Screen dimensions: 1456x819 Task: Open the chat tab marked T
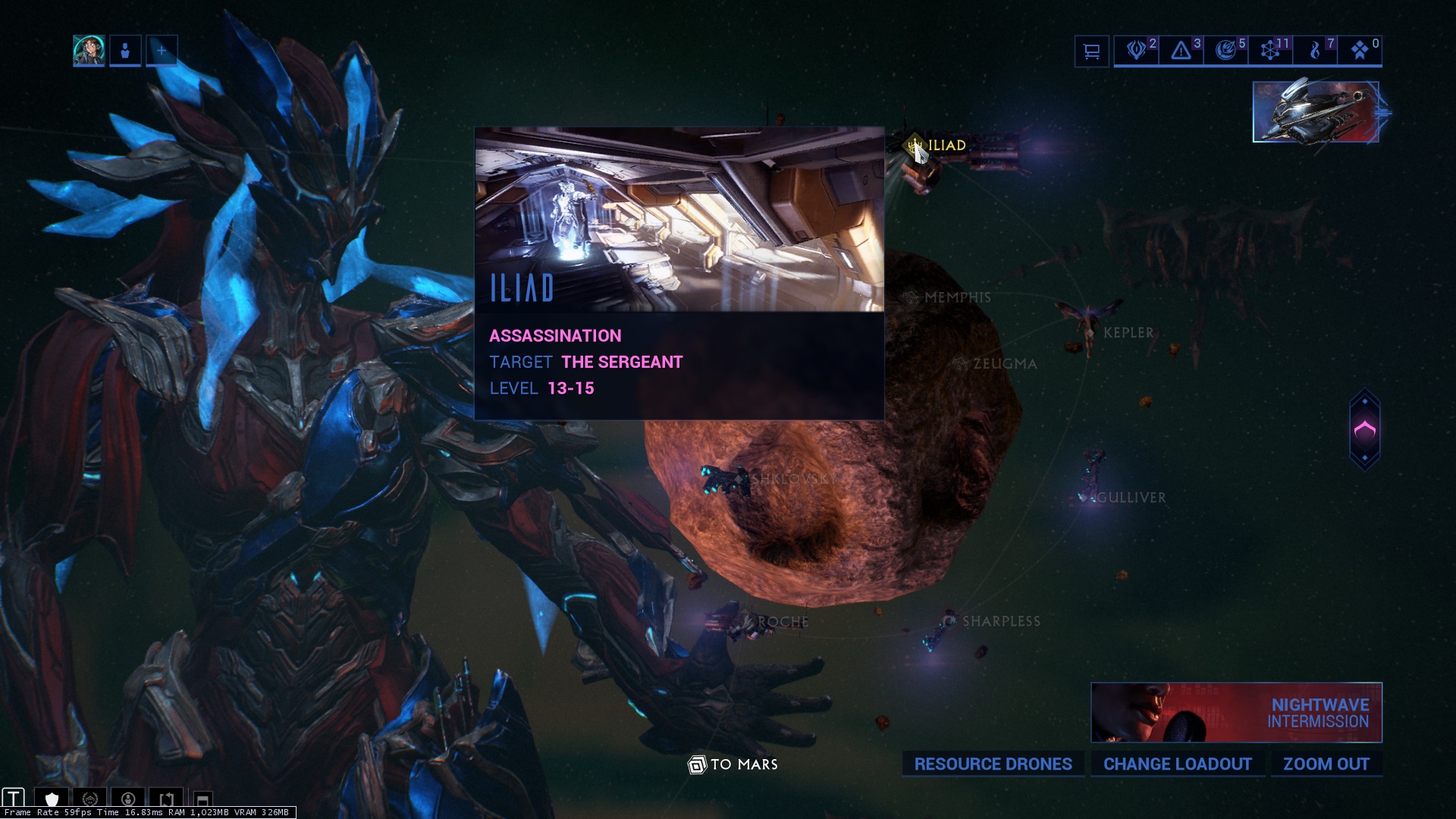[14, 798]
